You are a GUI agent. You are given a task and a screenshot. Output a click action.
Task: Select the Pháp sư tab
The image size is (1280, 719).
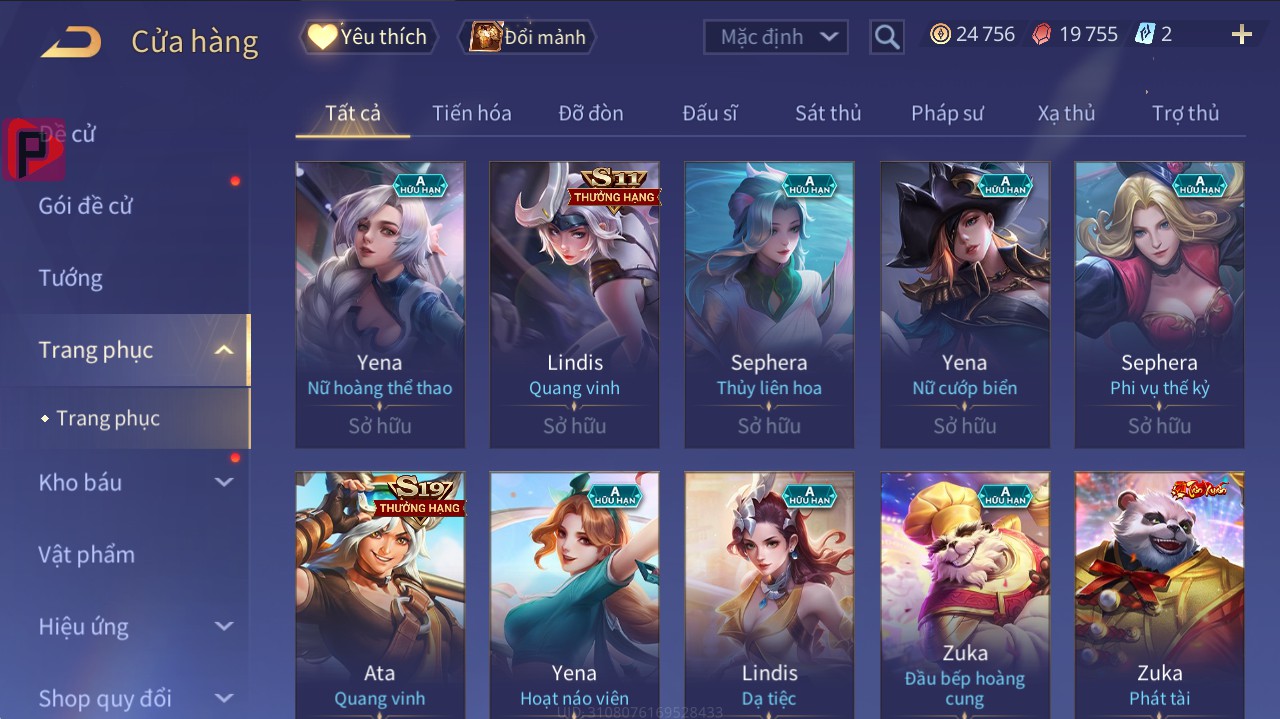pos(946,113)
